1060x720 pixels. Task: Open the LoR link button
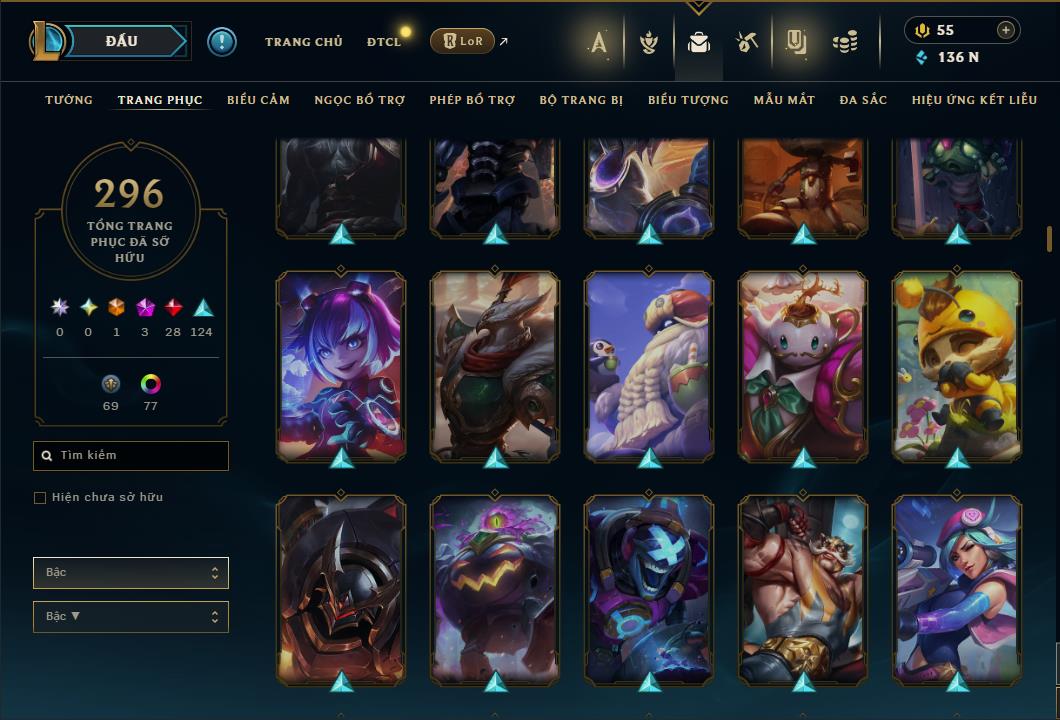462,41
